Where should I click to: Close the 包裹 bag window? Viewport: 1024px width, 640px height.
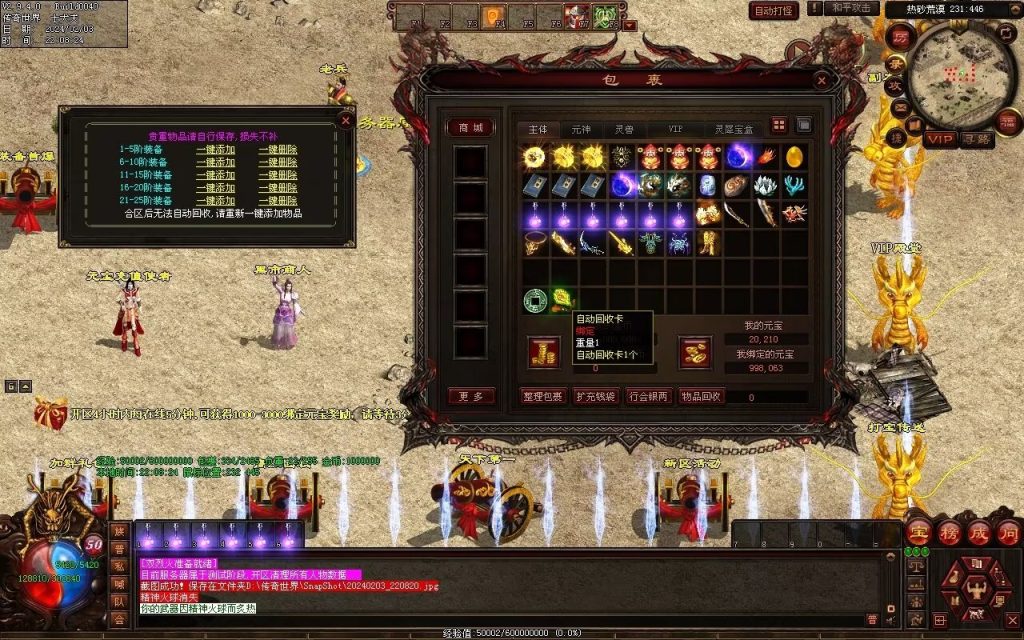click(x=822, y=79)
